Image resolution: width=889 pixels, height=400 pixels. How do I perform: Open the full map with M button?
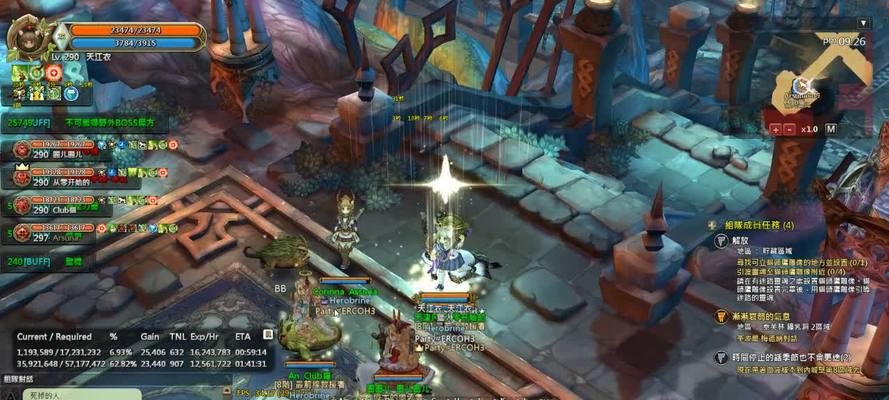point(832,129)
